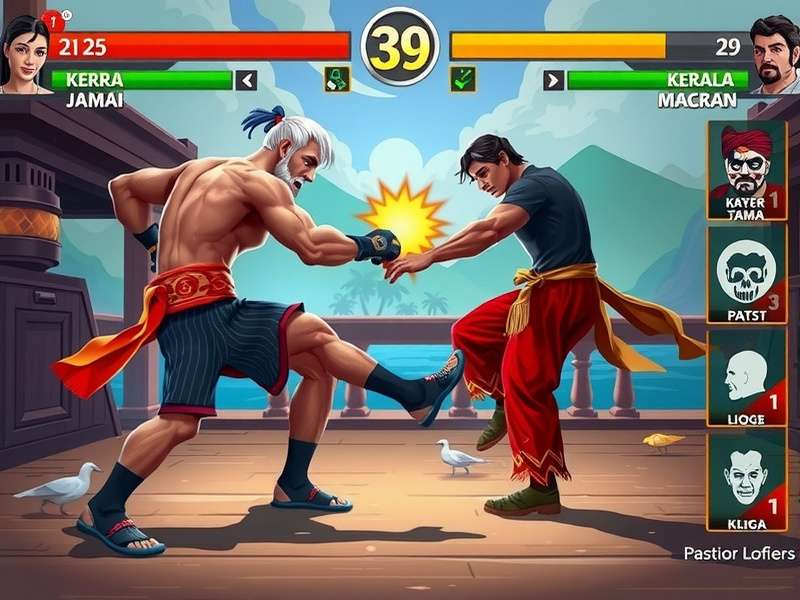Viewport: 800px width, 600px height.
Task: Choose the Patst skull card
Action: point(747,274)
